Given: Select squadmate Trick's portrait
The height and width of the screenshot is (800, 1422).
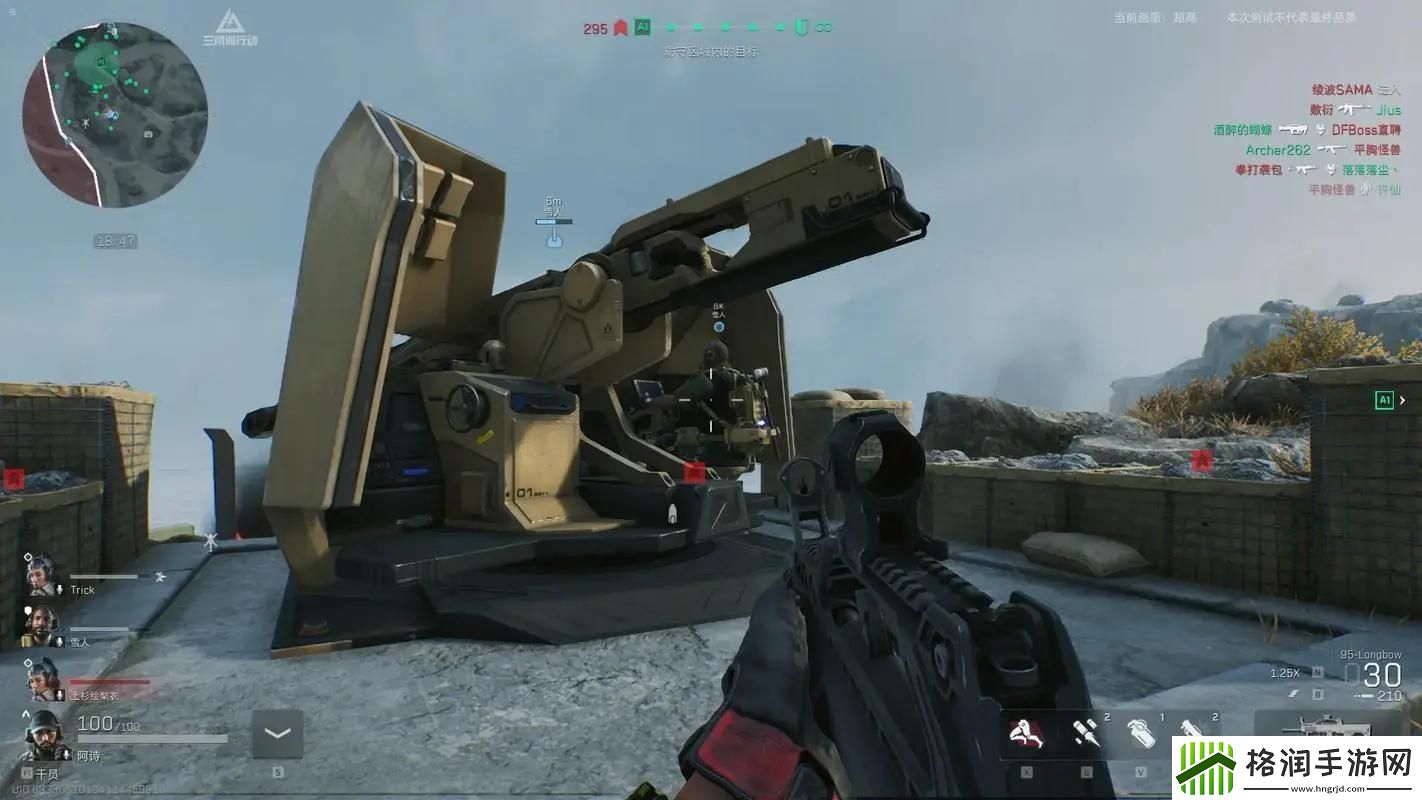Looking at the screenshot, I should click(x=43, y=574).
